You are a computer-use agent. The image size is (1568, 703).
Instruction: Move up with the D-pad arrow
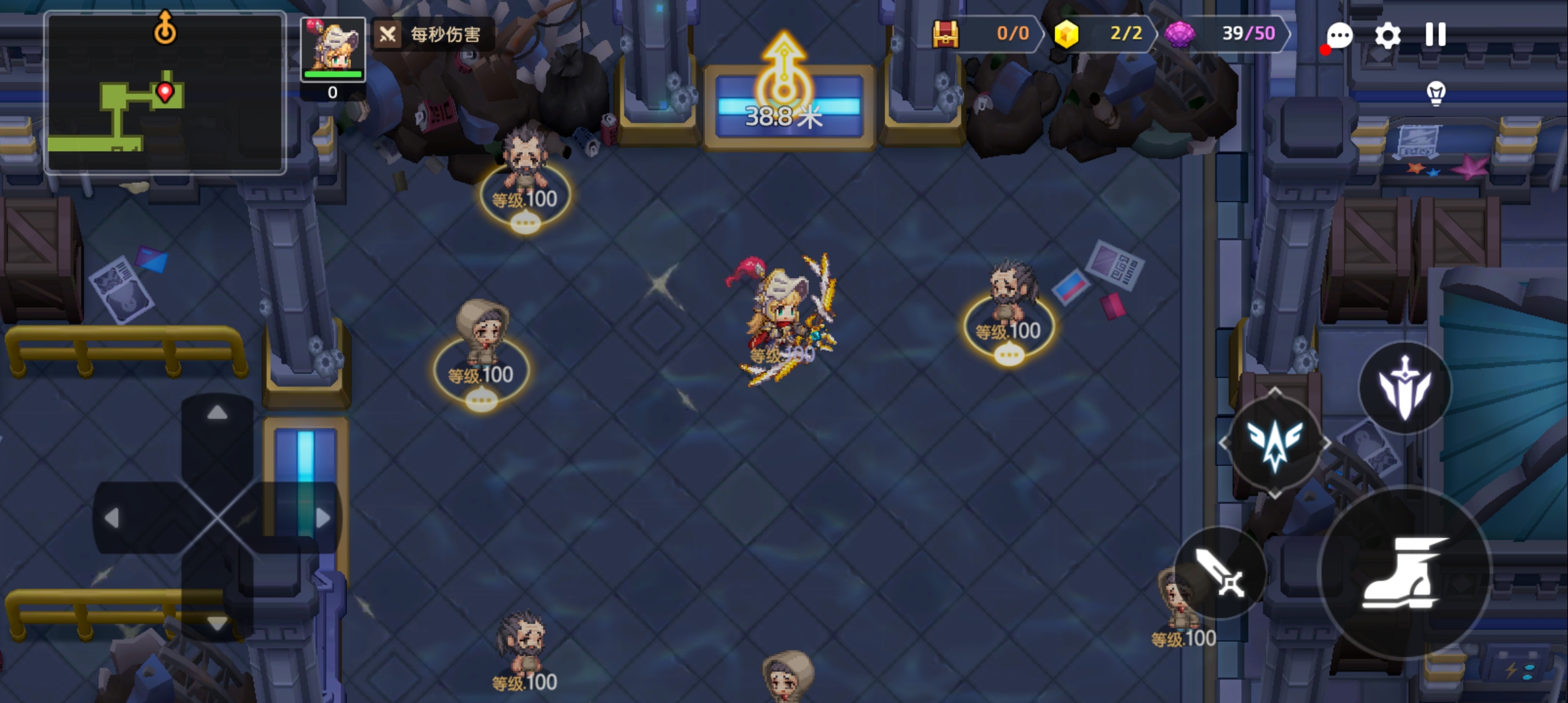point(217,413)
